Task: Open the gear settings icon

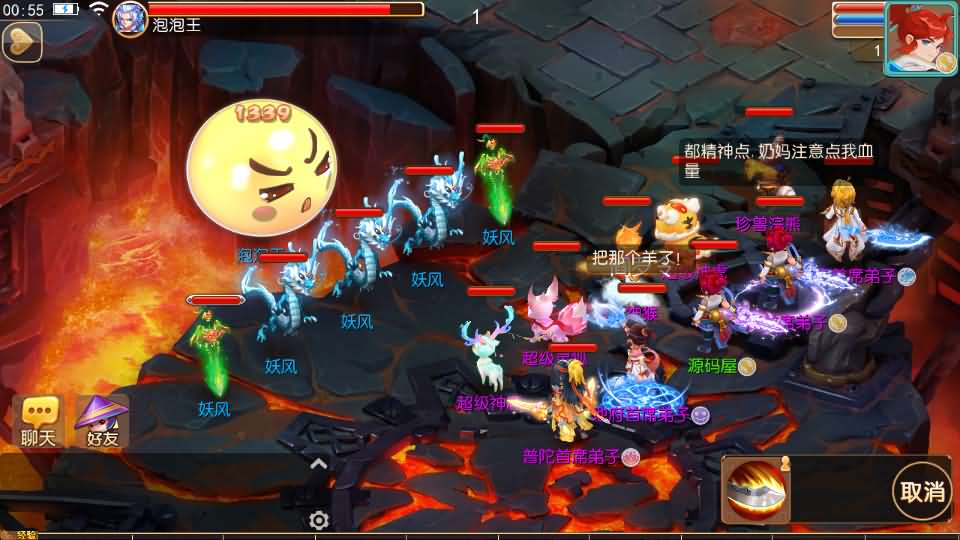Action: tap(319, 520)
